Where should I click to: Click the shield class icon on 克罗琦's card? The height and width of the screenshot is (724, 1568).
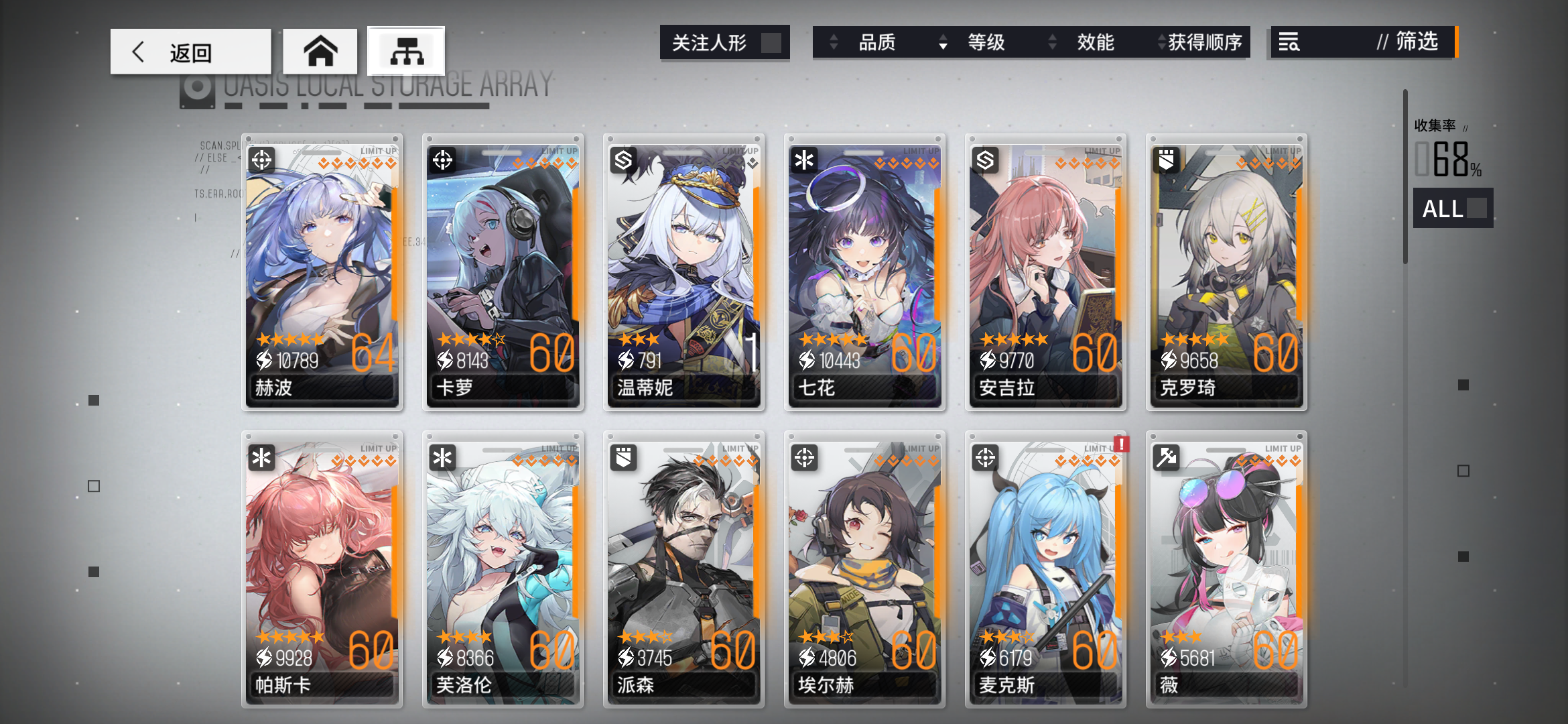tap(1166, 161)
